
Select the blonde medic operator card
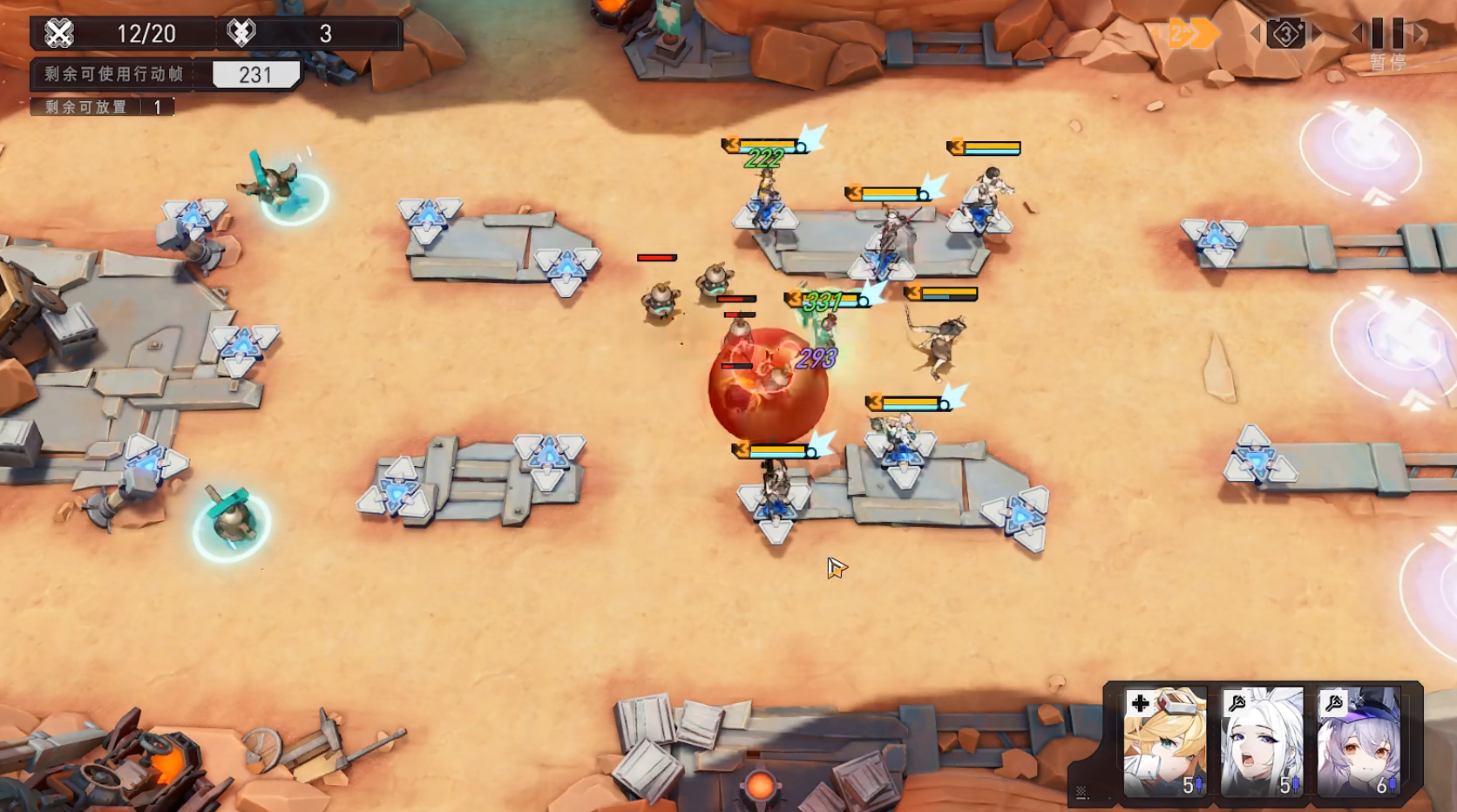(1164, 741)
